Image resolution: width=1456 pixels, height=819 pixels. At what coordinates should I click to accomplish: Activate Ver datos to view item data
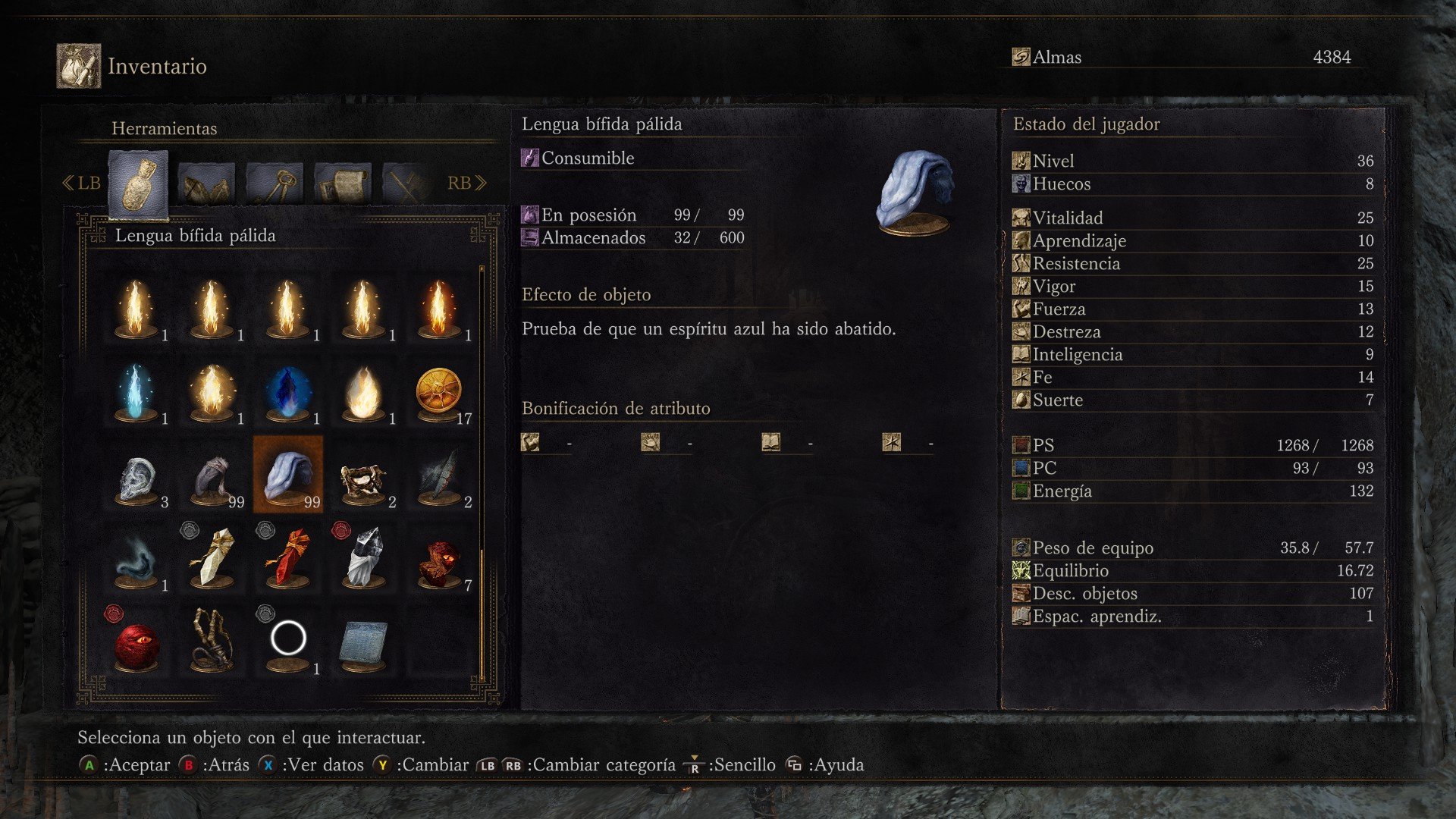click(x=321, y=764)
